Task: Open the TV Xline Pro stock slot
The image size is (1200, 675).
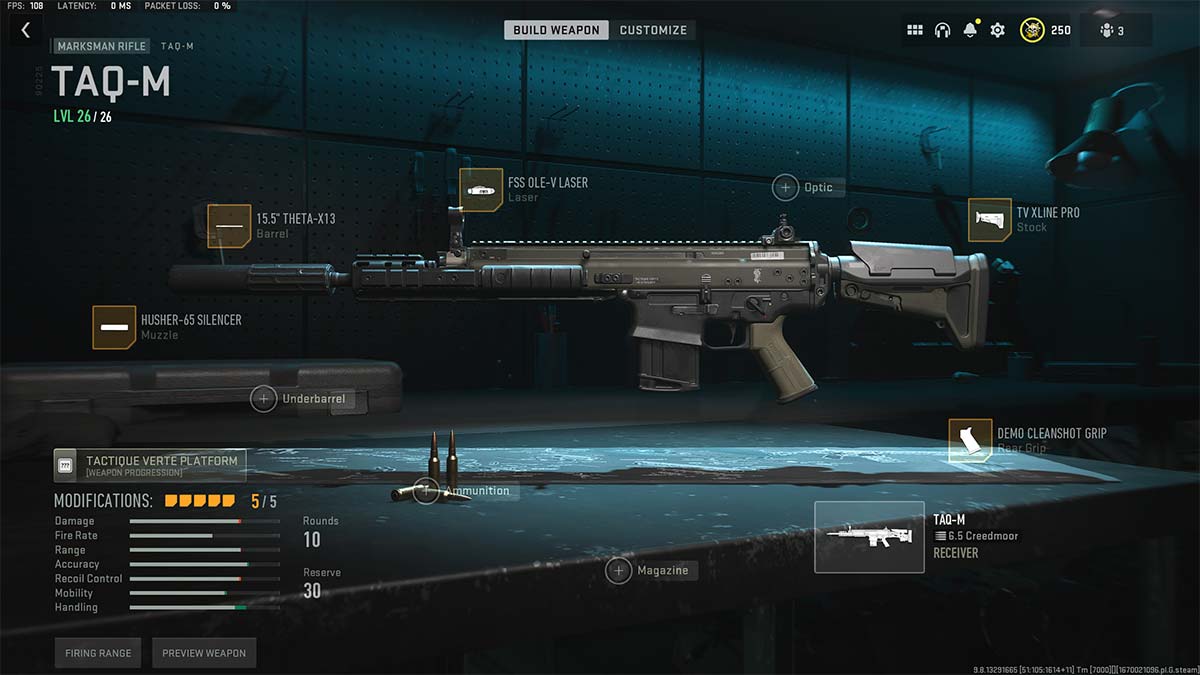Action: (x=989, y=220)
